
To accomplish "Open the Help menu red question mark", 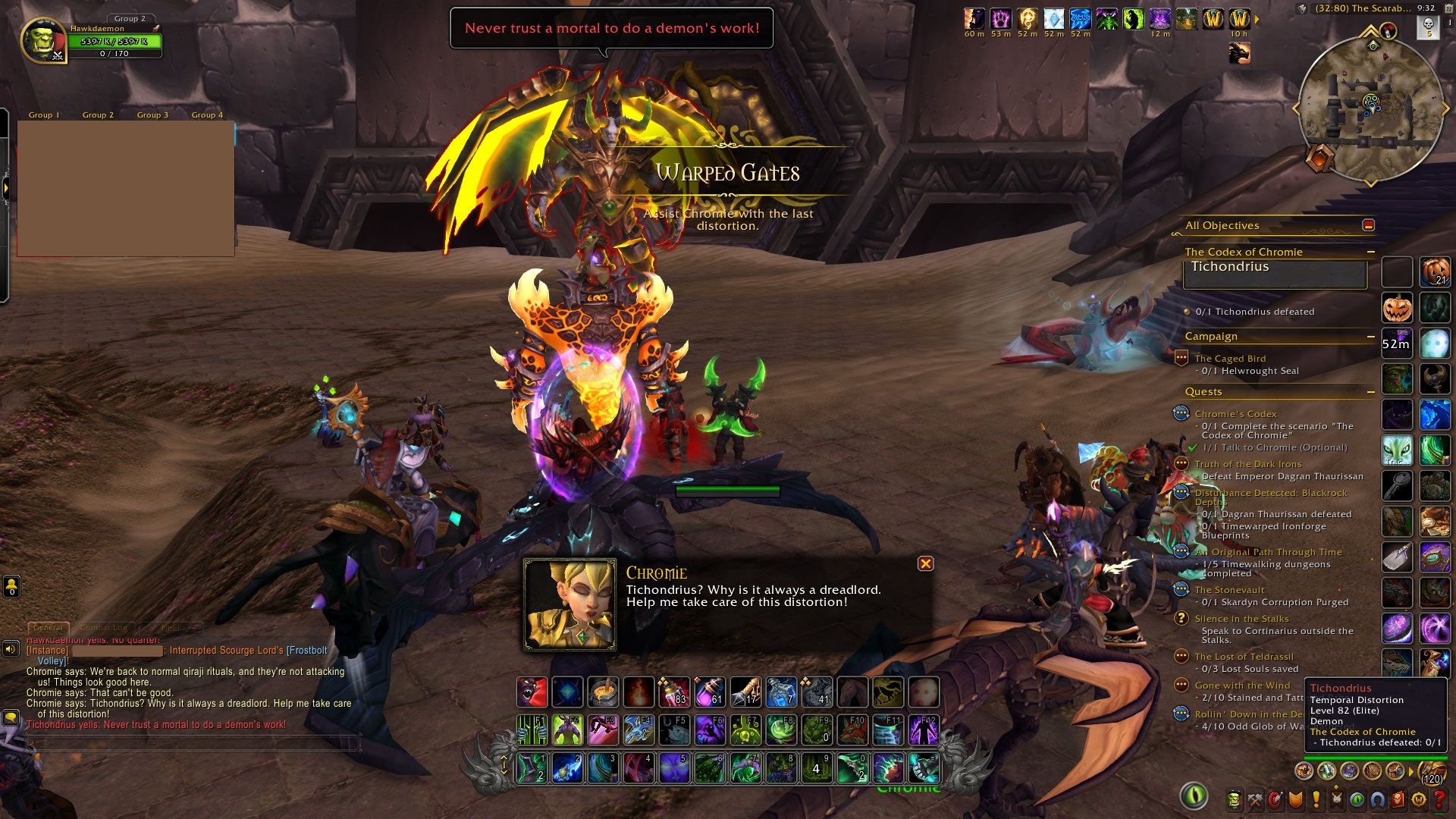I will (1439, 799).
